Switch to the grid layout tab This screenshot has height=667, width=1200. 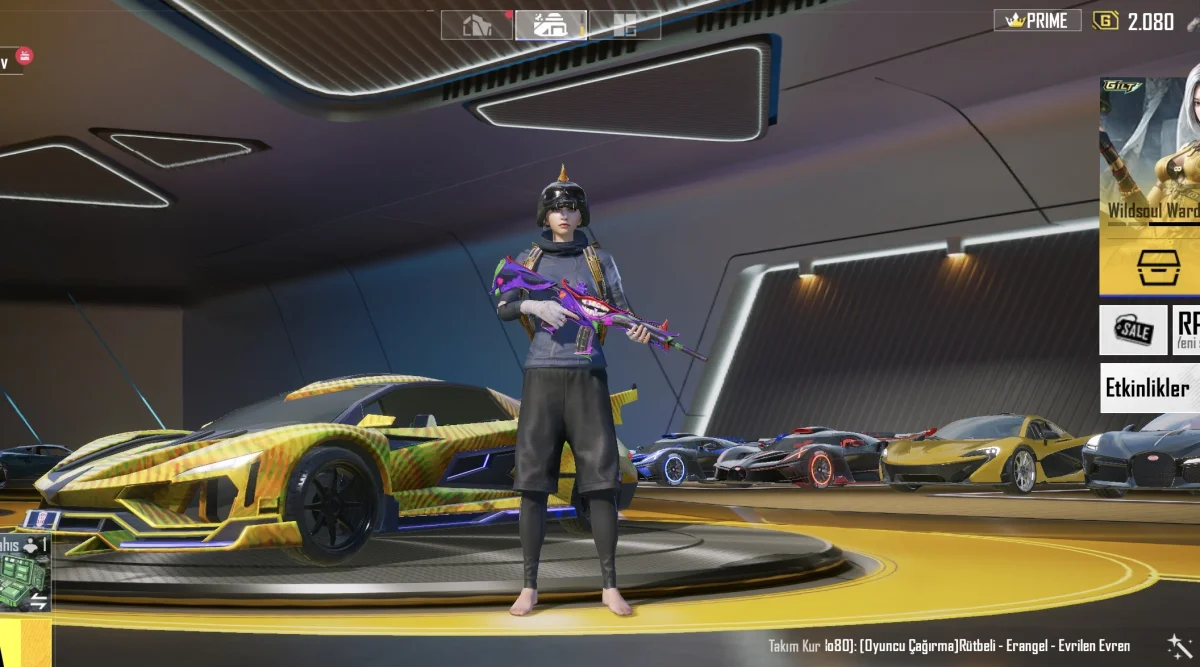coord(624,25)
